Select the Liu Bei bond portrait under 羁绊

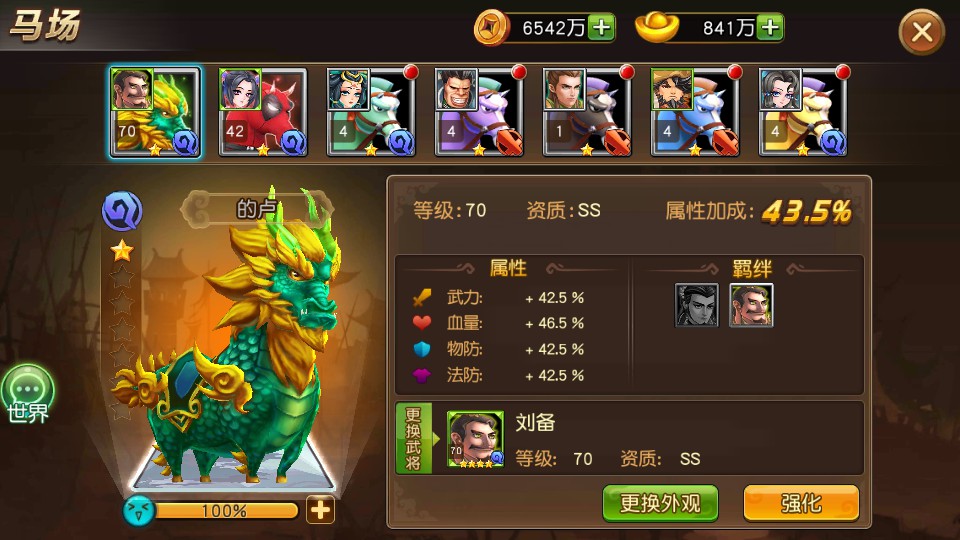coord(751,305)
